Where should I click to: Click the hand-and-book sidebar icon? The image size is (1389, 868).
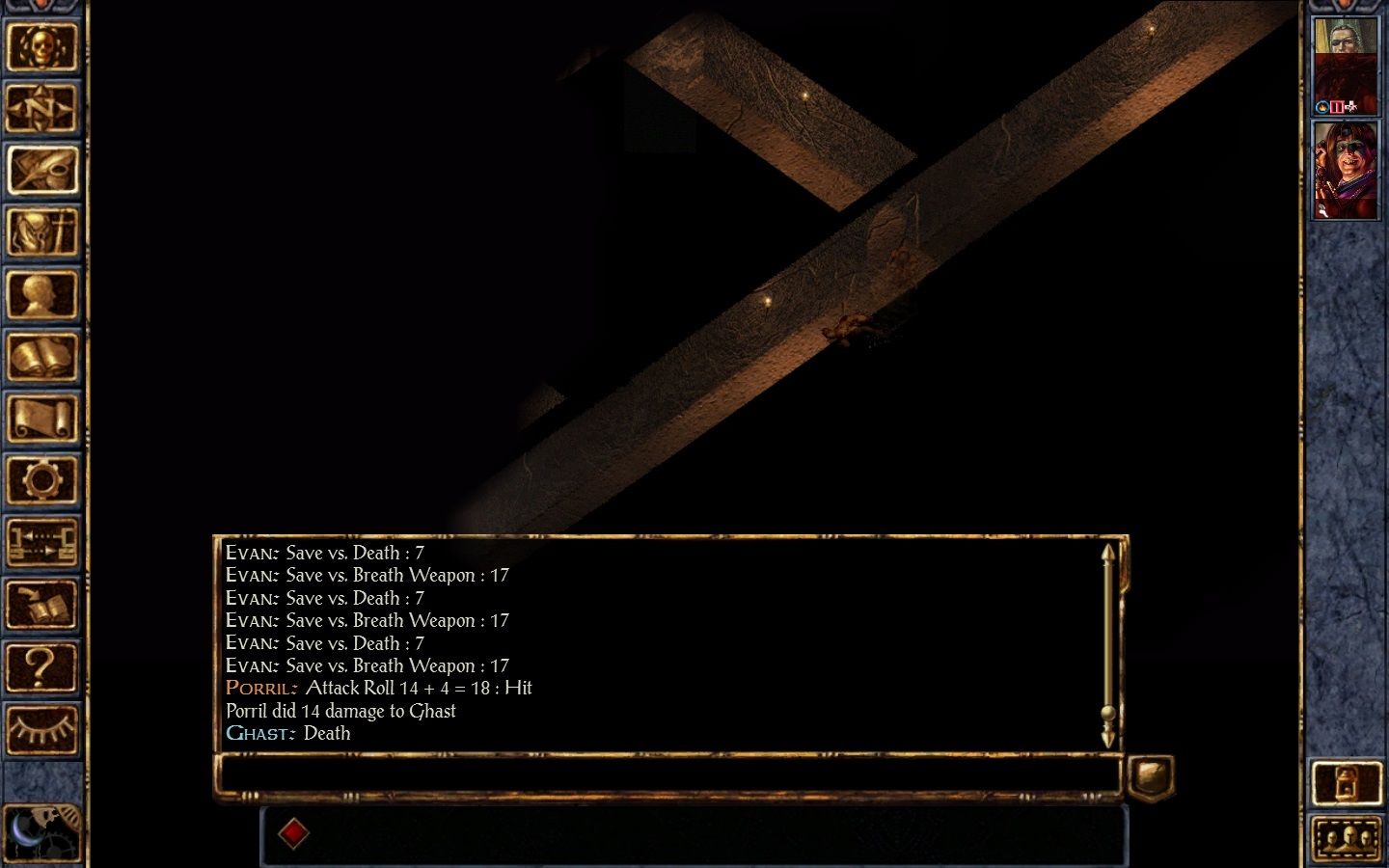(44, 605)
